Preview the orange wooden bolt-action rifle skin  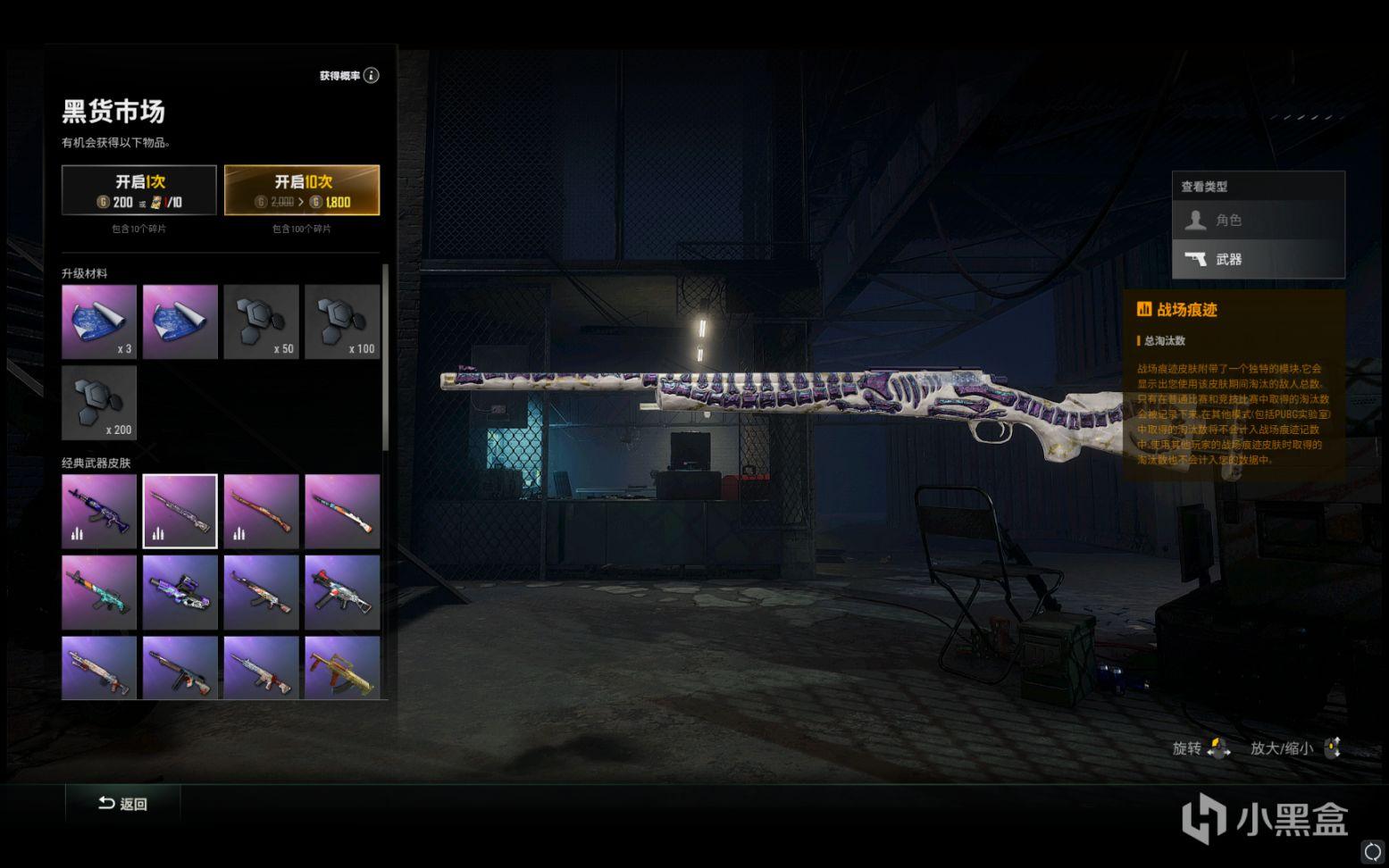tap(261, 511)
